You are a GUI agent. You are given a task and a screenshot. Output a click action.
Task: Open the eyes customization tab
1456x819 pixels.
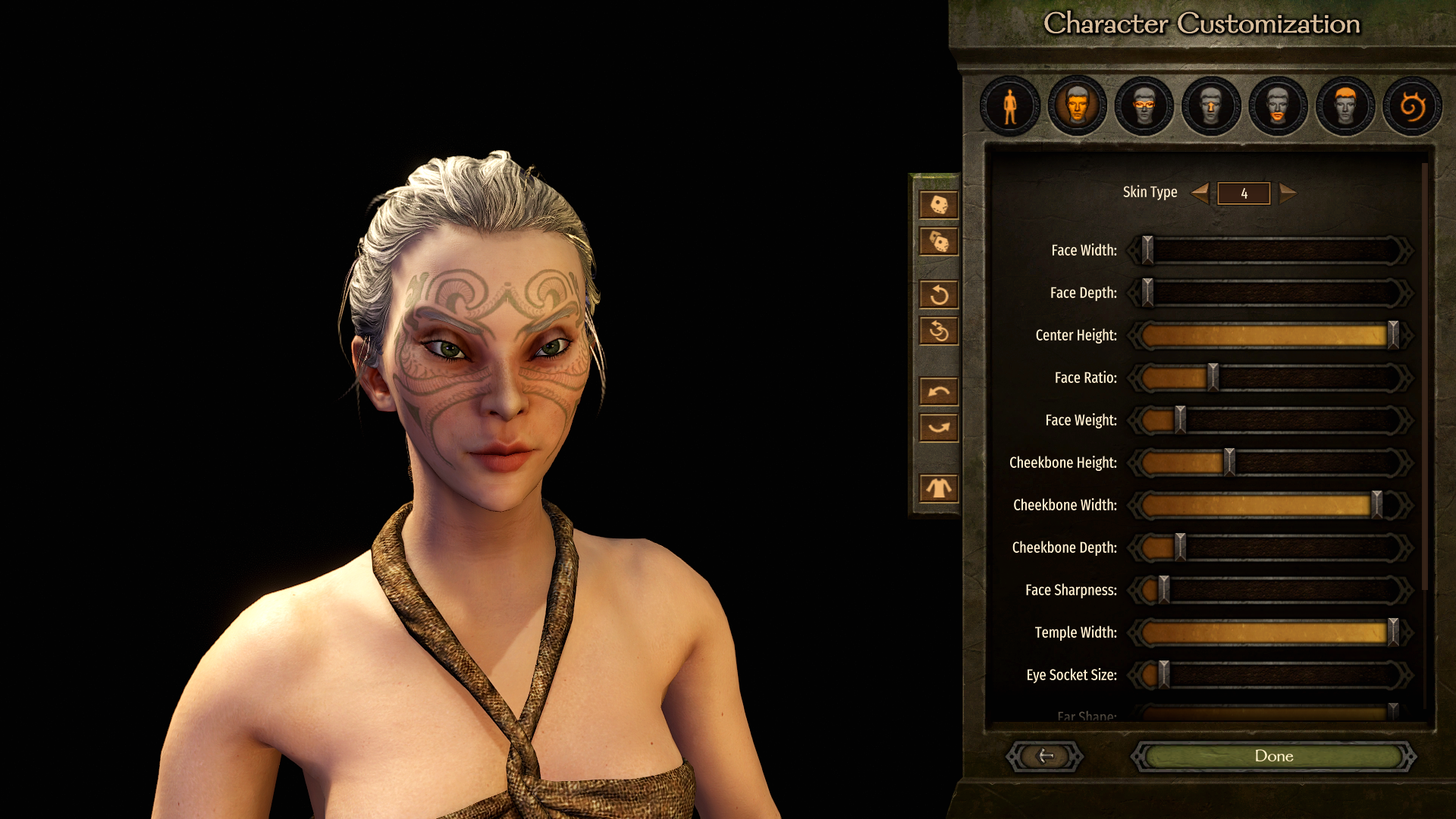point(1144,106)
